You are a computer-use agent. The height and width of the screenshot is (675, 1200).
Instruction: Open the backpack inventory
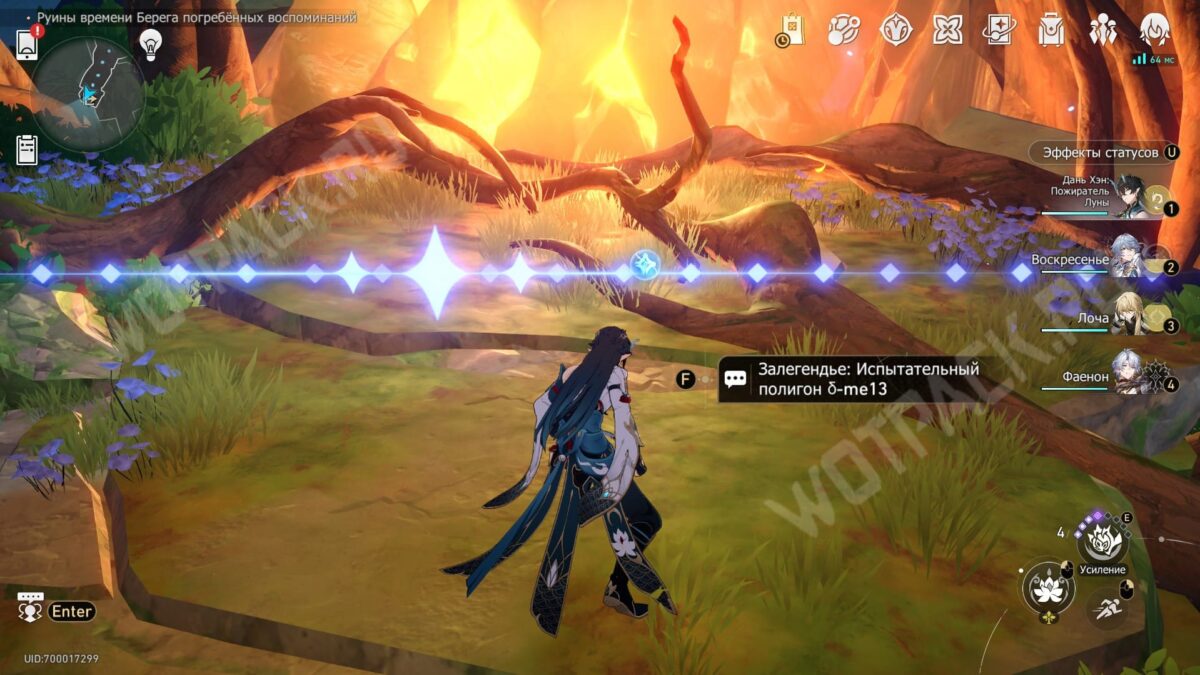(x=1051, y=30)
